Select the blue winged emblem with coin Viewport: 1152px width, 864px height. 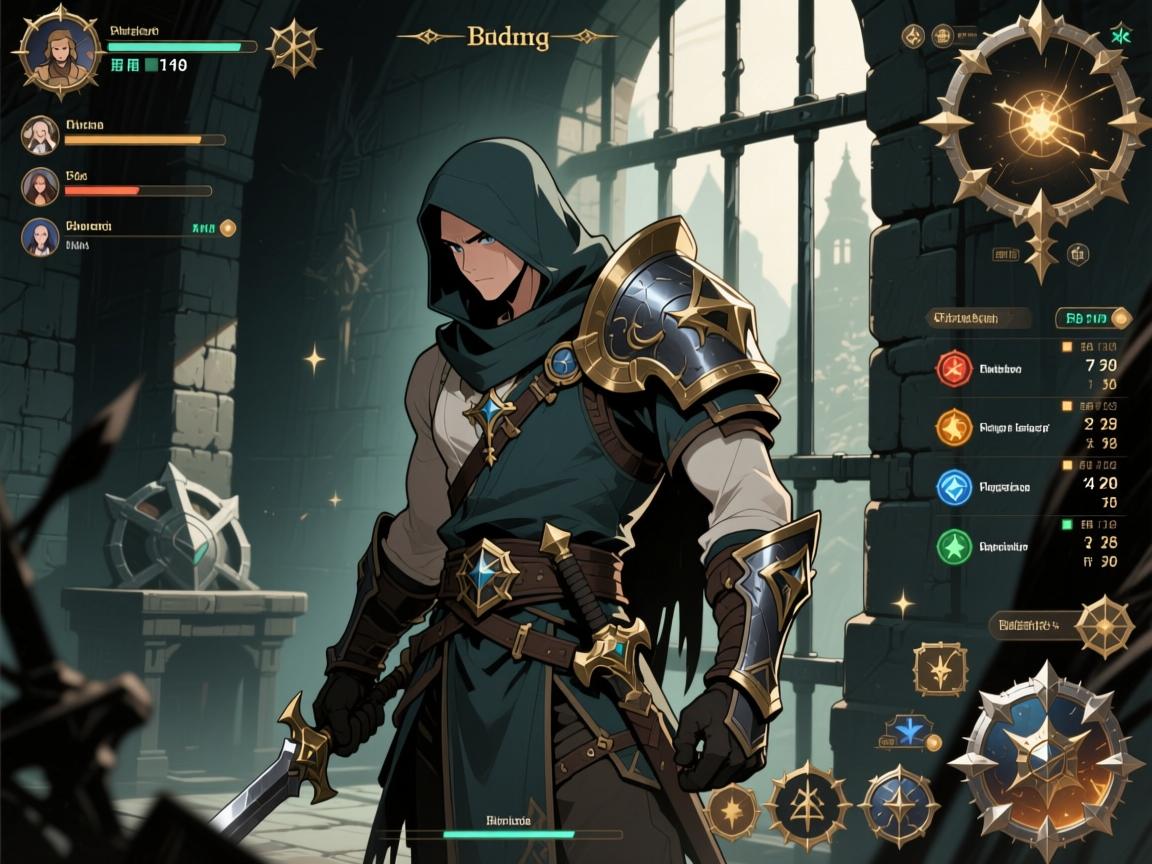click(912, 733)
